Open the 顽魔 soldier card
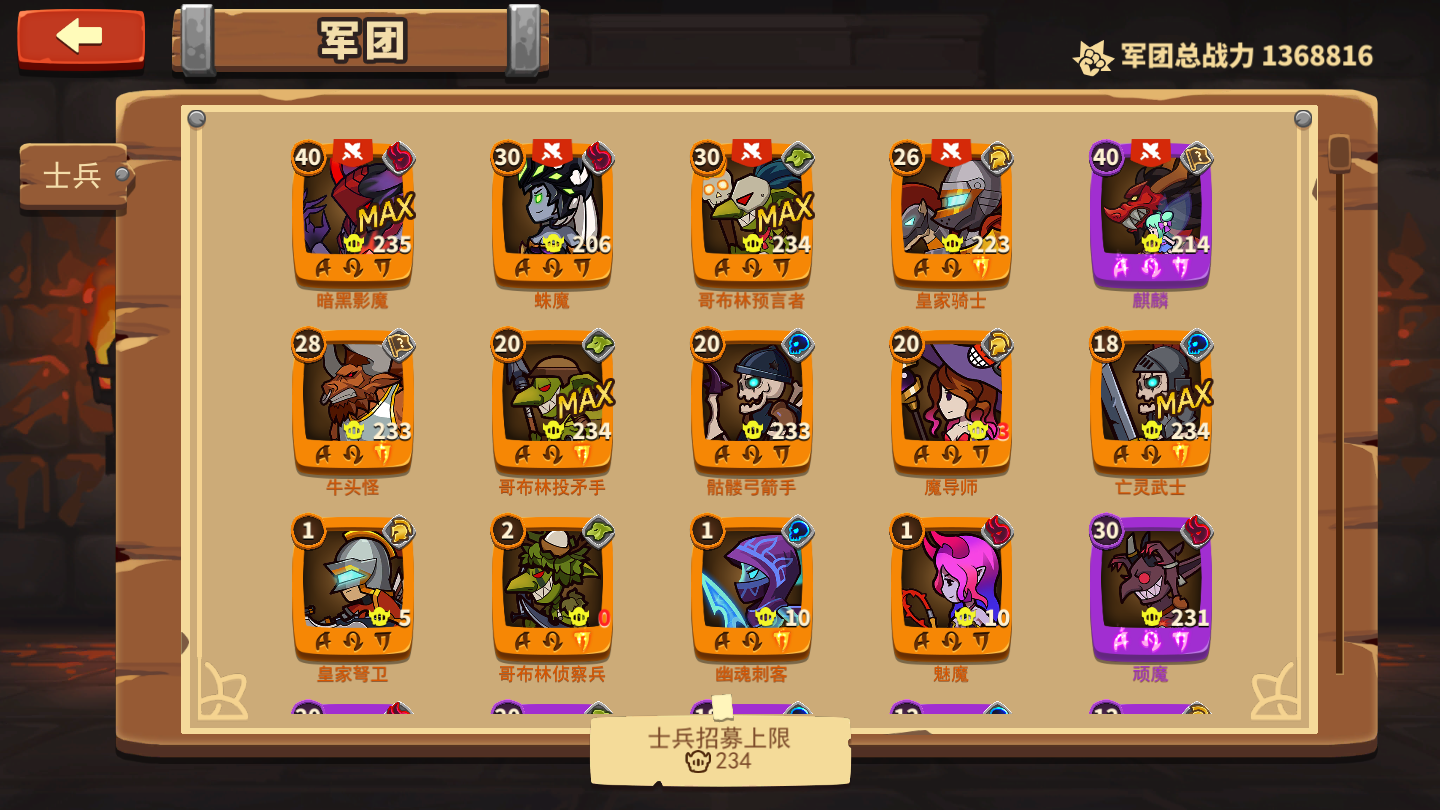 click(x=1148, y=590)
